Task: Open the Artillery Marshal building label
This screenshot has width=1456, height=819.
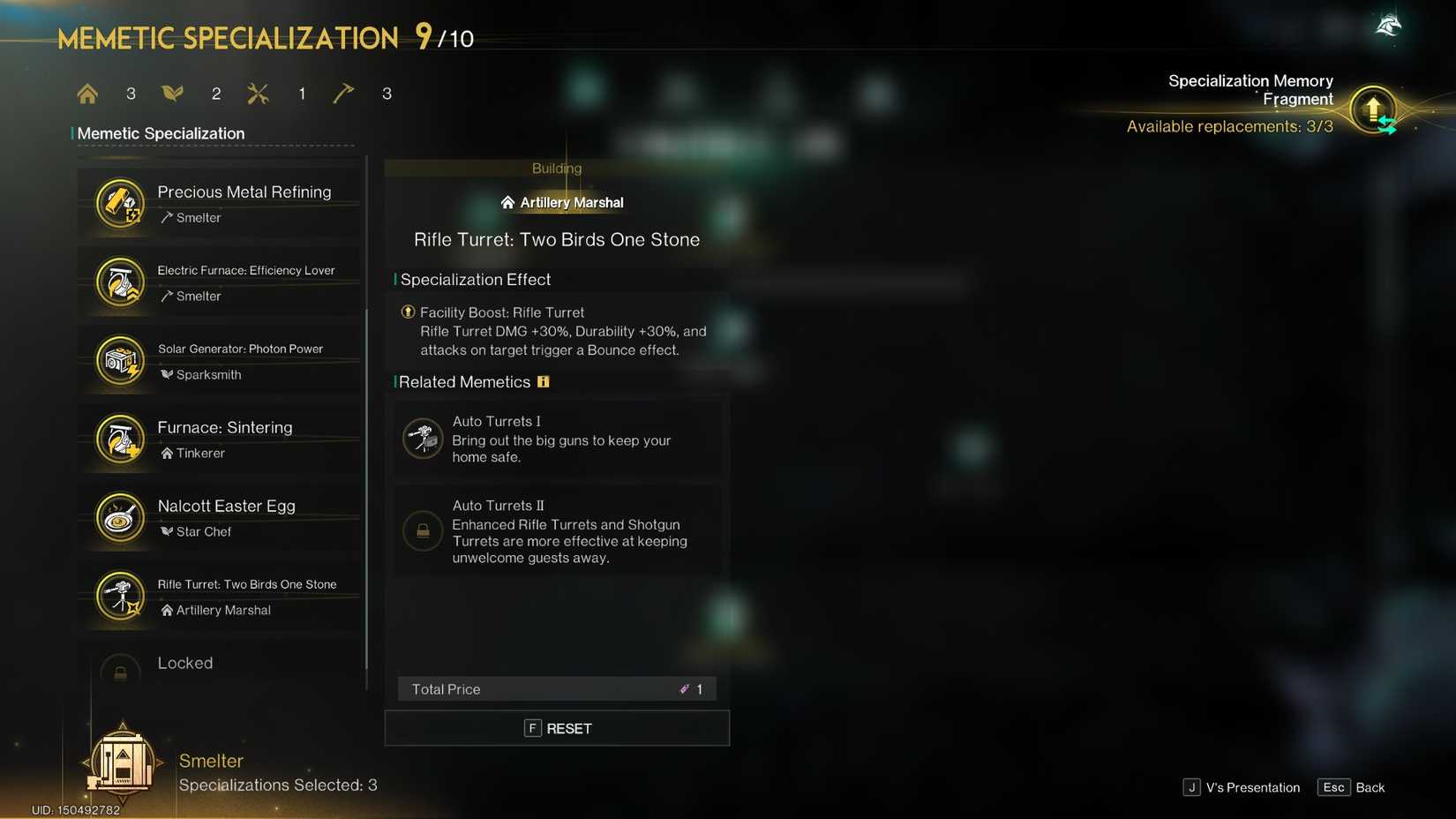Action: click(562, 202)
